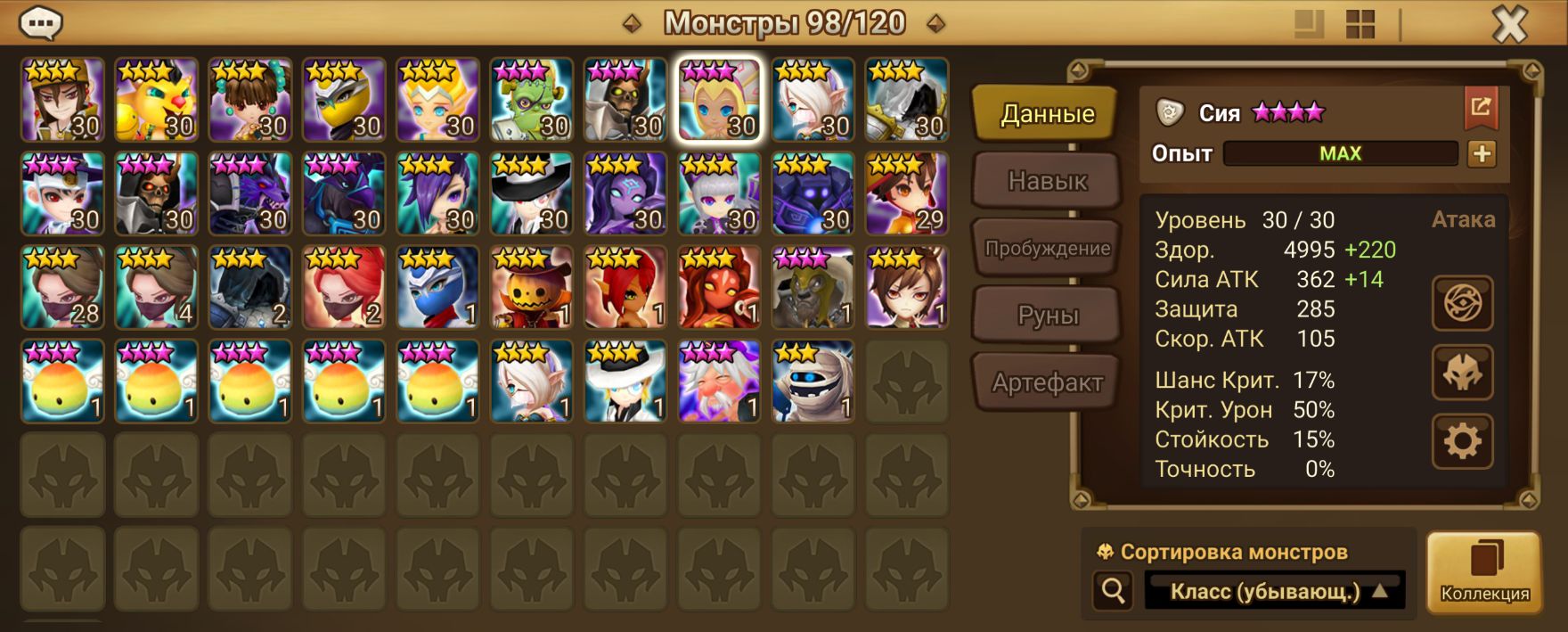Switch to the Навык tab
The image size is (1568, 632).
pos(1047,181)
